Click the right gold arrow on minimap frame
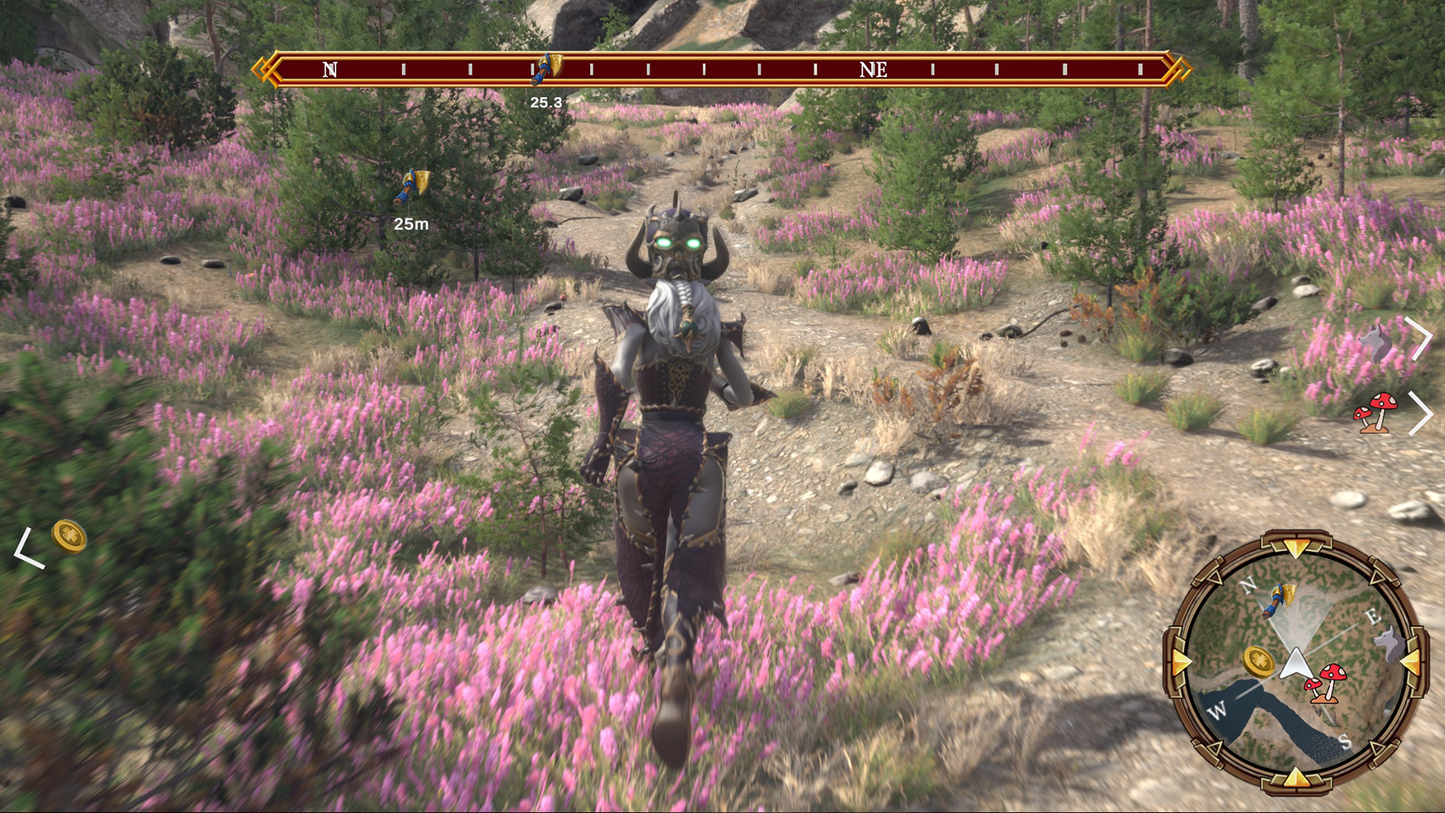Viewport: 1445px width, 813px height. (1411, 662)
